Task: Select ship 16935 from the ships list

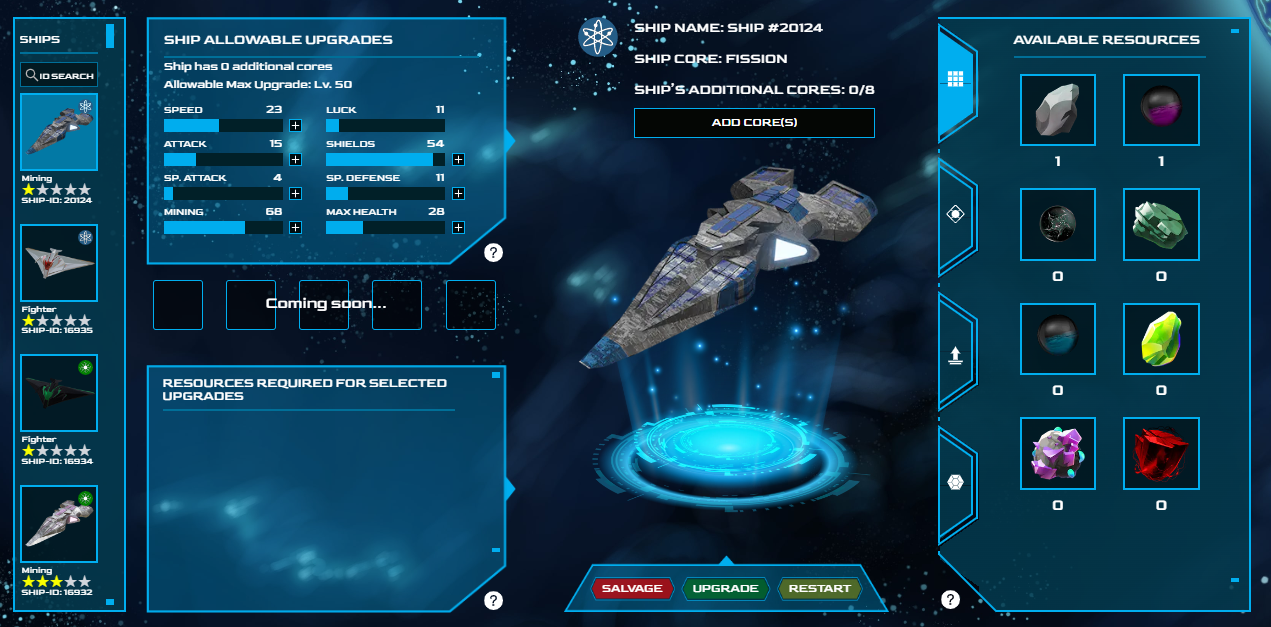Action: tap(59, 263)
